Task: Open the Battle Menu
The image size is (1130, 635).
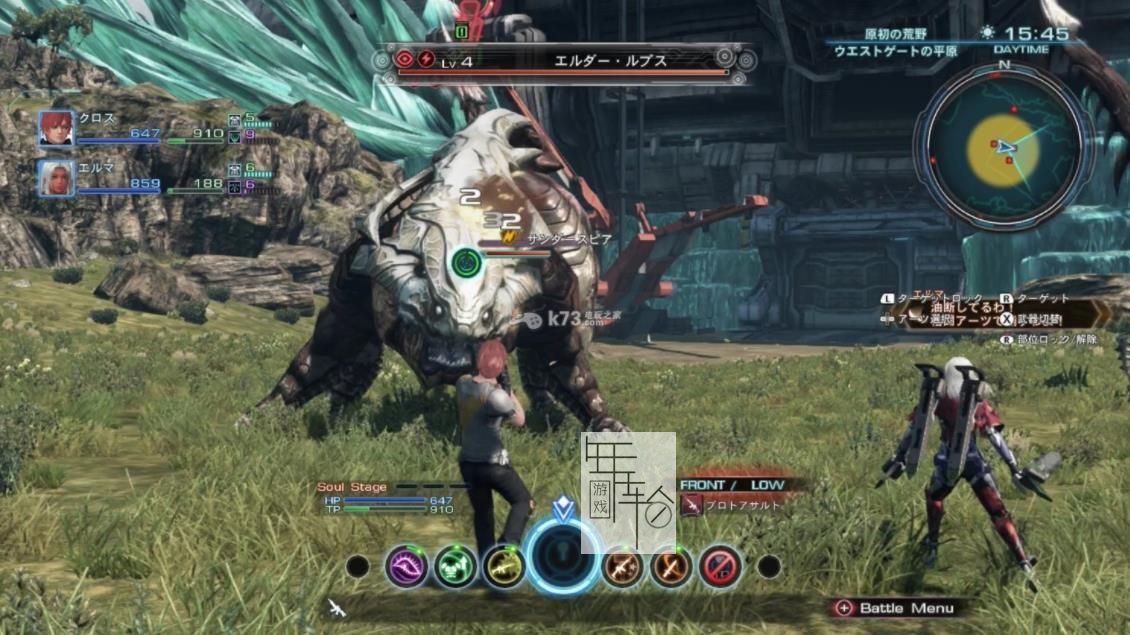Action: [x=895, y=607]
